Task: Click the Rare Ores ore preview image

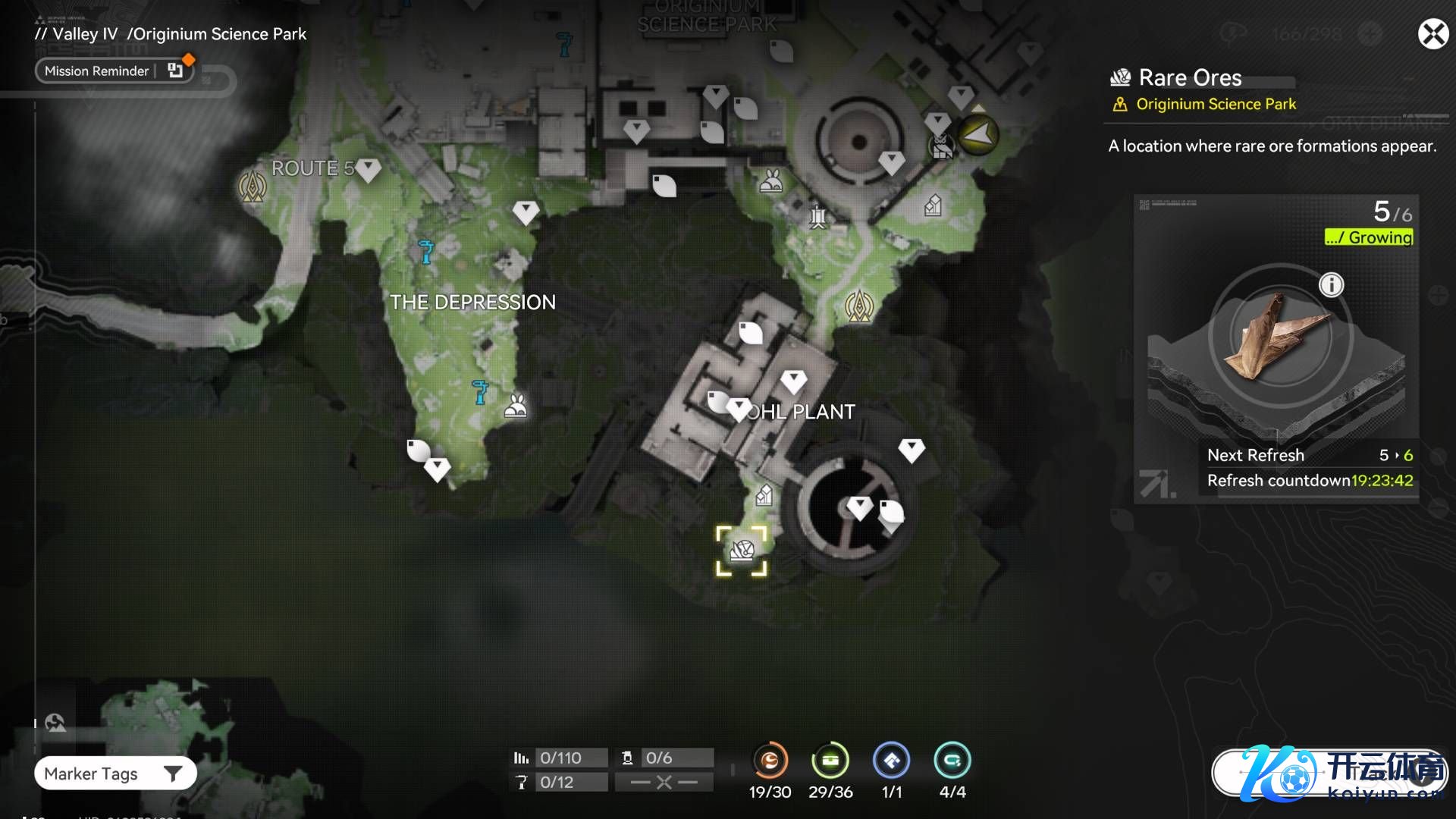Action: [x=1280, y=336]
